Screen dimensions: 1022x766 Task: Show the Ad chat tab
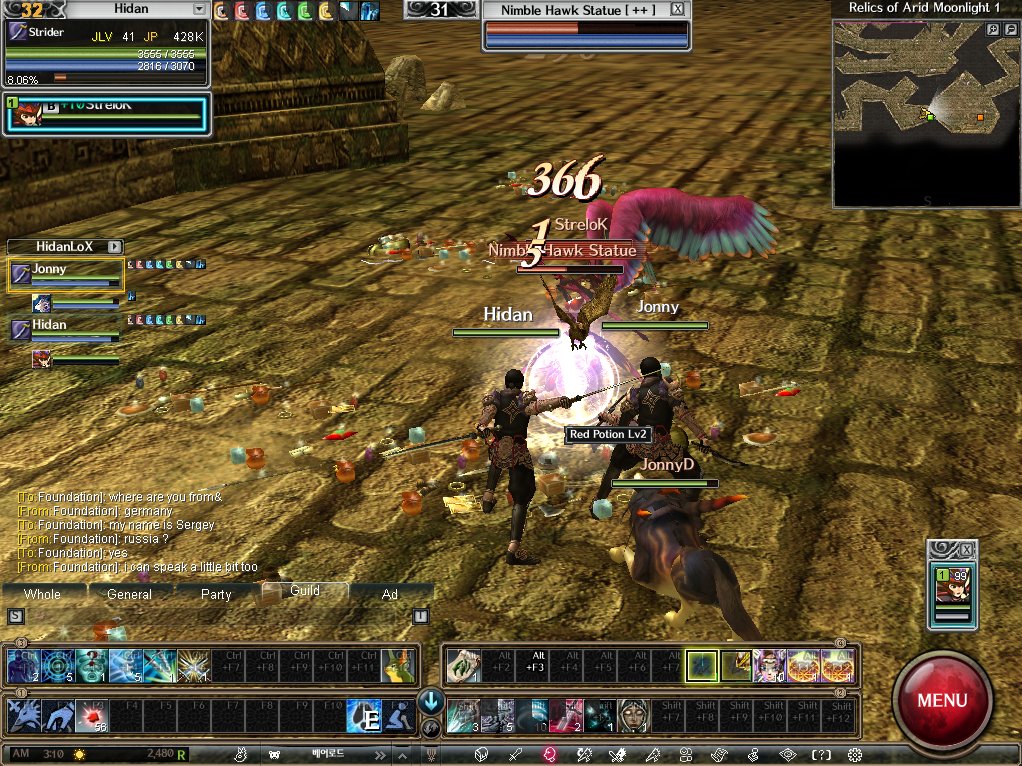390,594
